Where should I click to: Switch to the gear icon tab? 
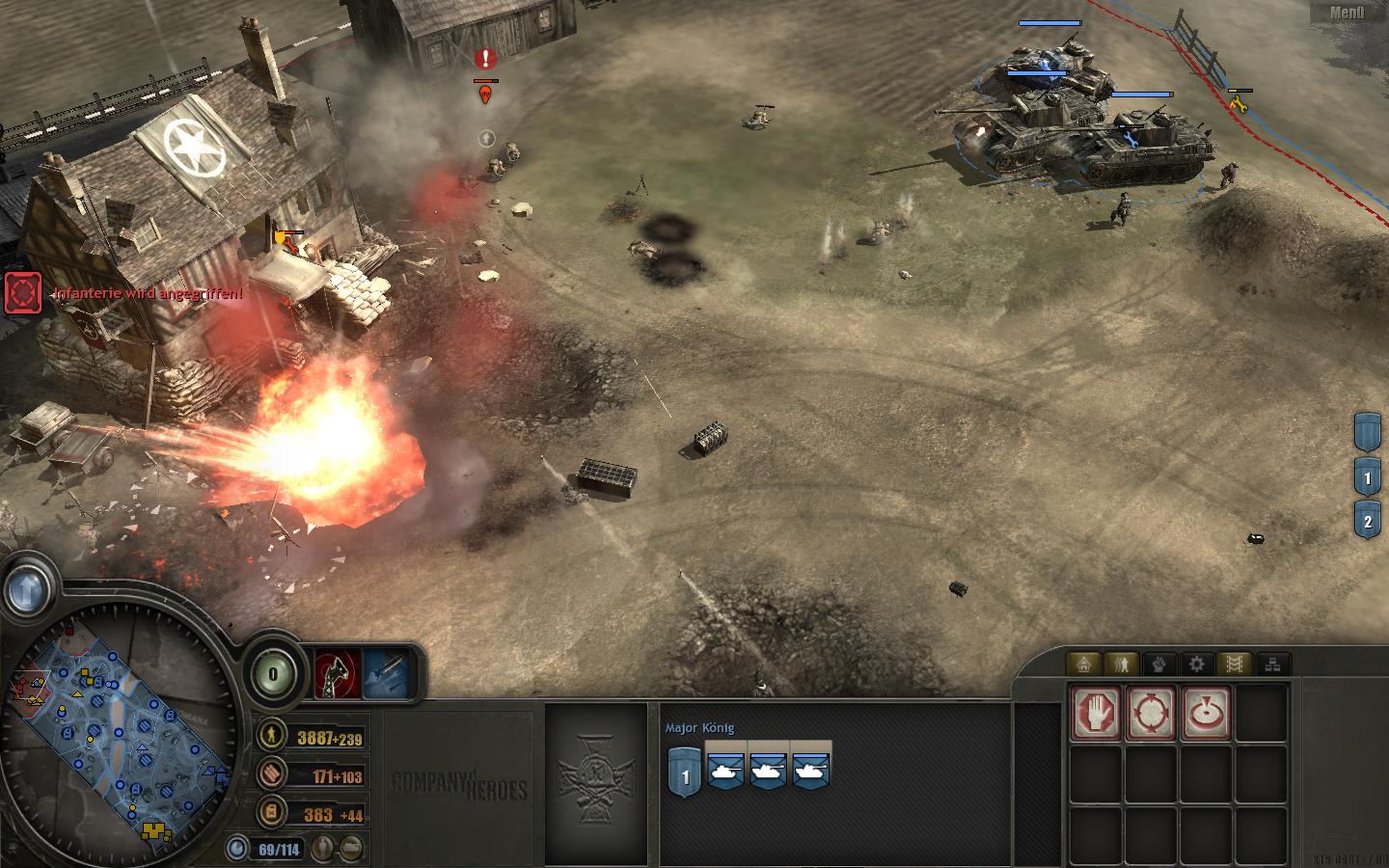[1197, 664]
